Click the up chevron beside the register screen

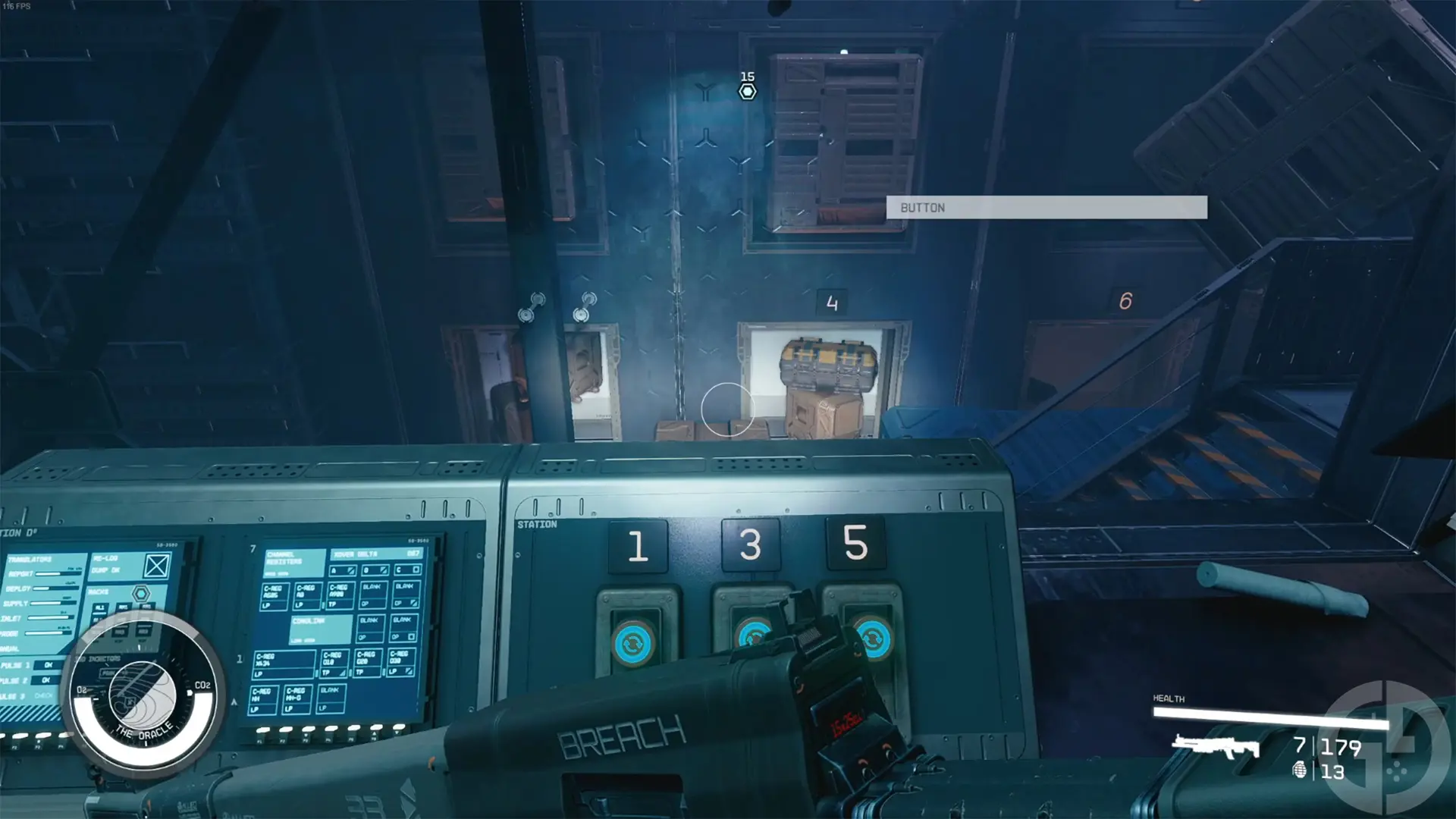(x=234, y=703)
